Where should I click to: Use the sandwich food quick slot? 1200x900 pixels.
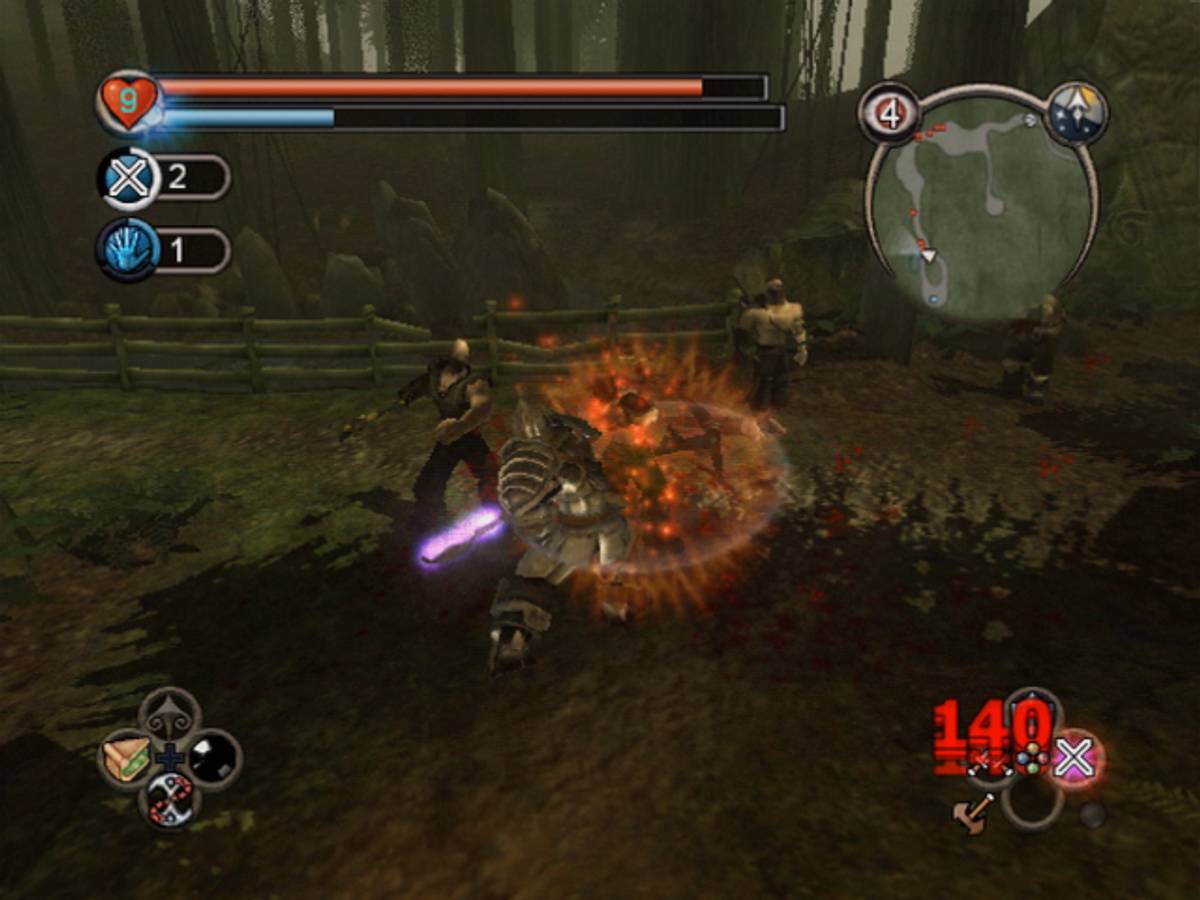(x=127, y=759)
